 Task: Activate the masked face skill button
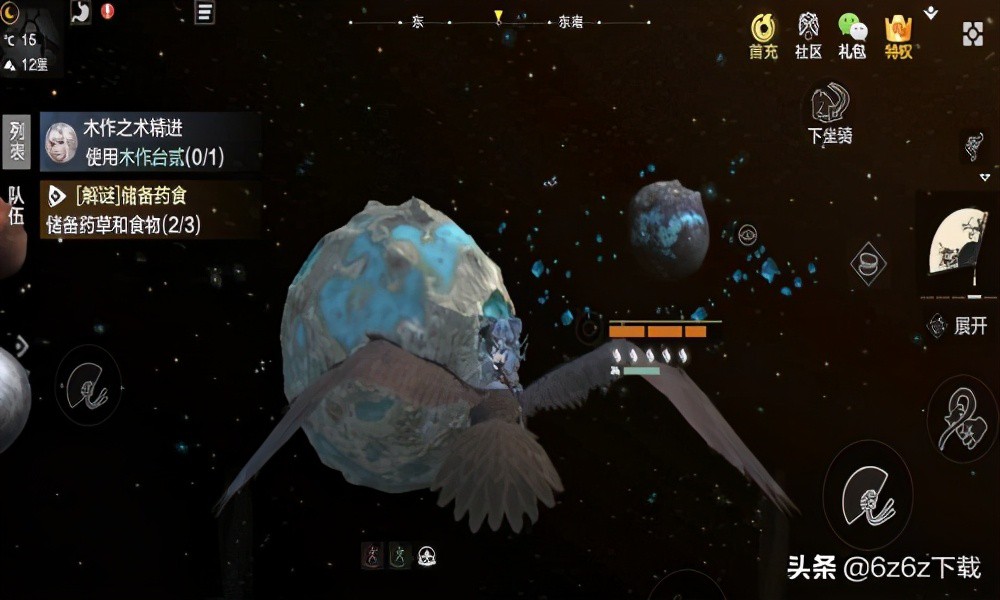coord(961,419)
